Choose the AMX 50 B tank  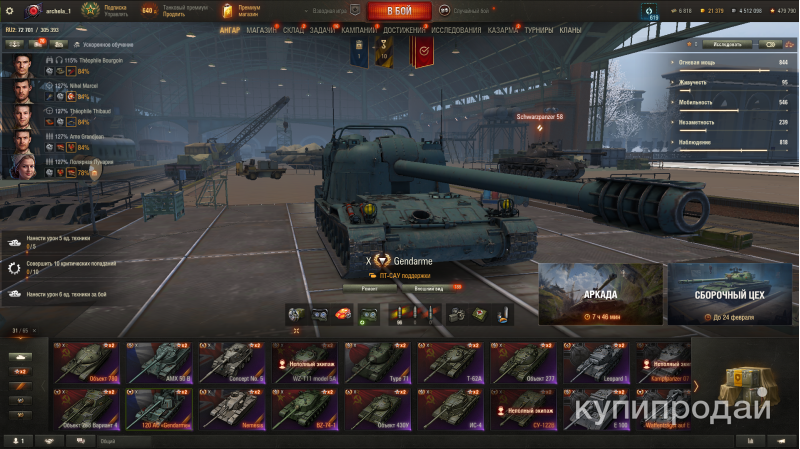(x=159, y=363)
